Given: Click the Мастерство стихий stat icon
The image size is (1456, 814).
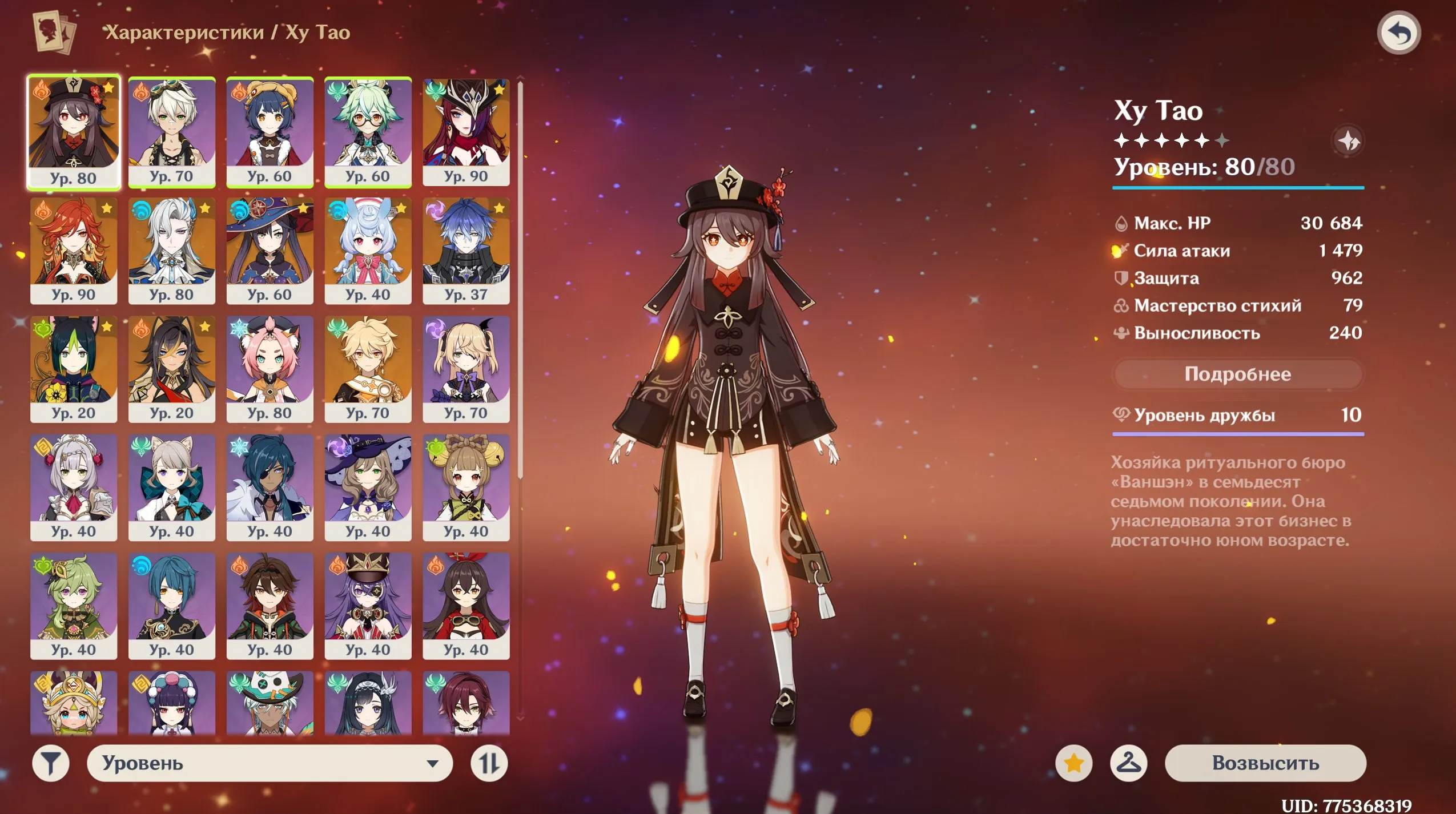Looking at the screenshot, I should point(1123,305).
